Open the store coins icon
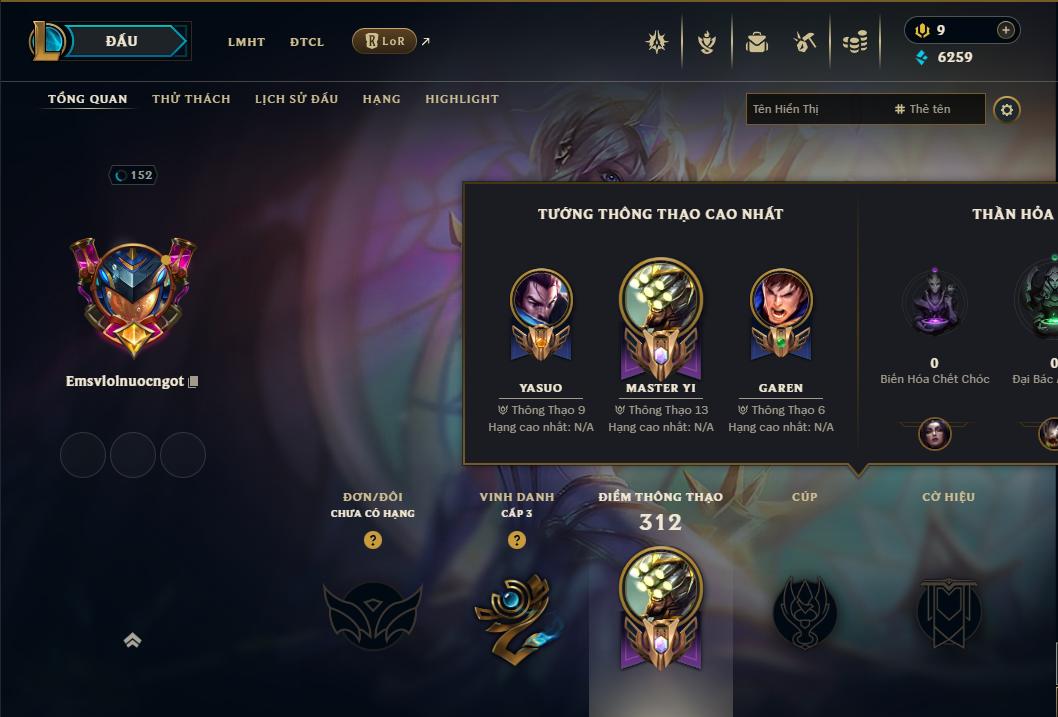This screenshot has width=1058, height=717. [854, 42]
